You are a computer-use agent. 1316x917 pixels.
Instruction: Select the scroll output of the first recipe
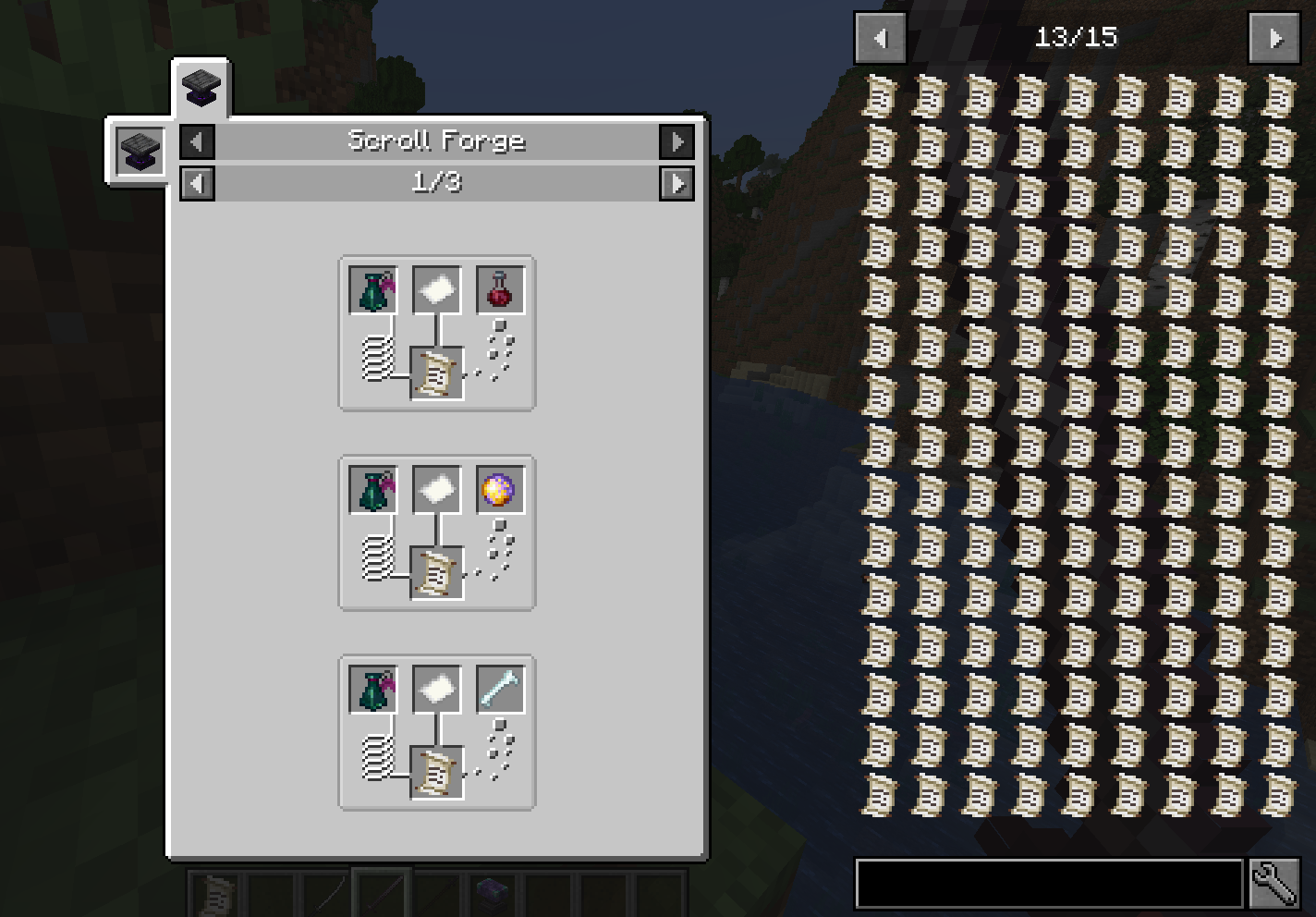[435, 374]
